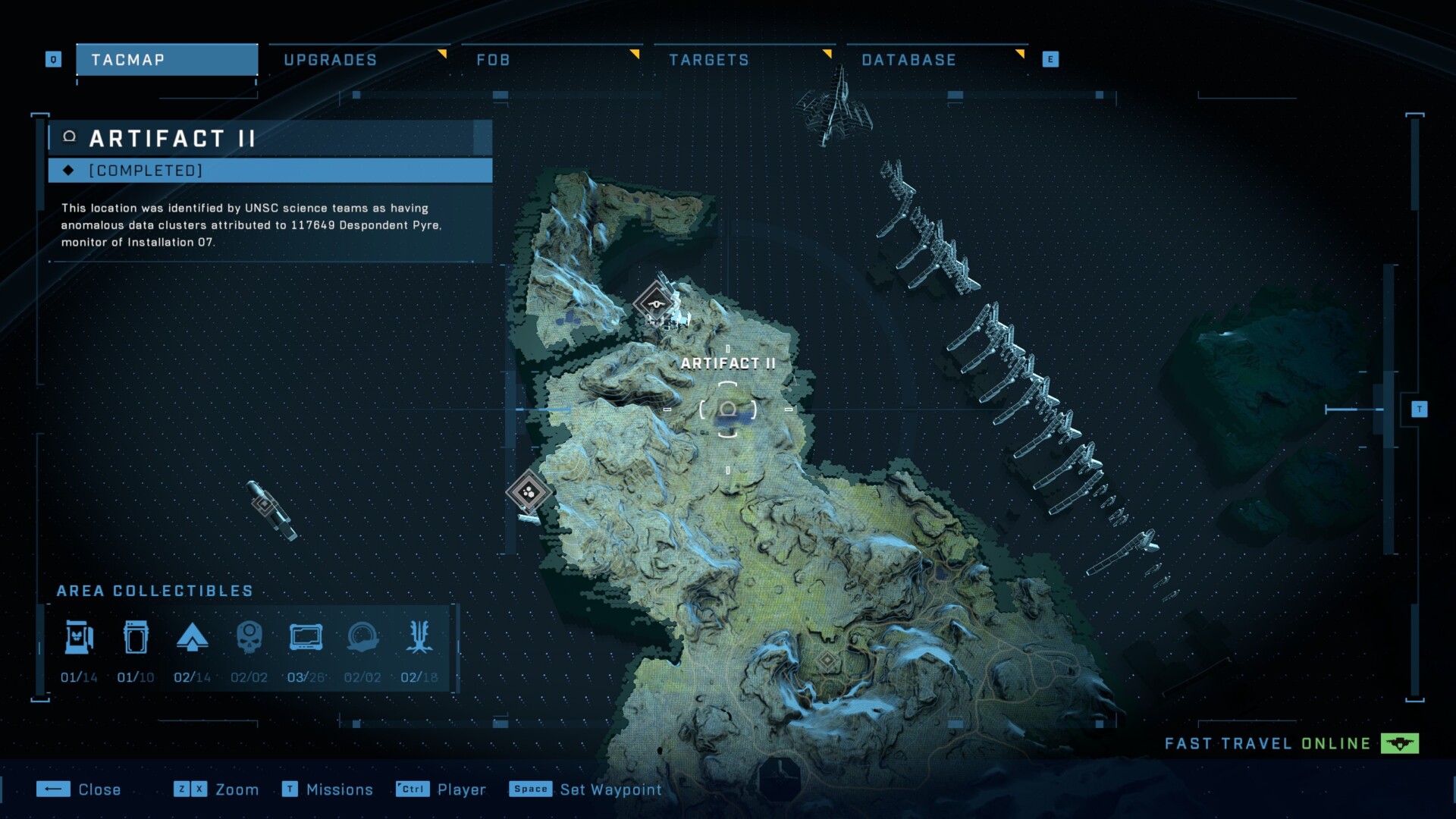This screenshot has height=819, width=1456.
Task: Switch to the TACMAP tab
Action: point(167,60)
